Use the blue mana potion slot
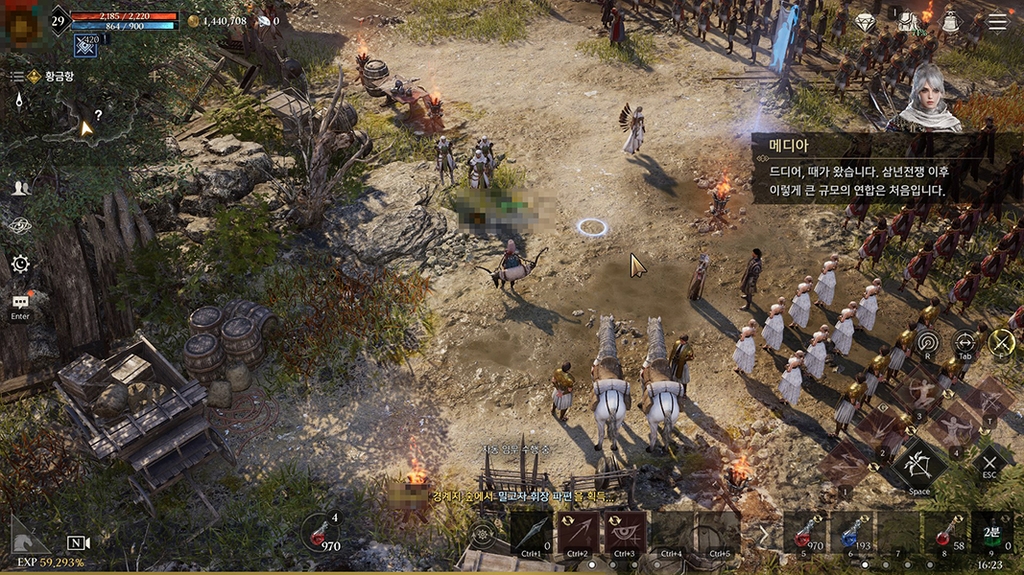This screenshot has height=575, width=1024. coord(849,532)
